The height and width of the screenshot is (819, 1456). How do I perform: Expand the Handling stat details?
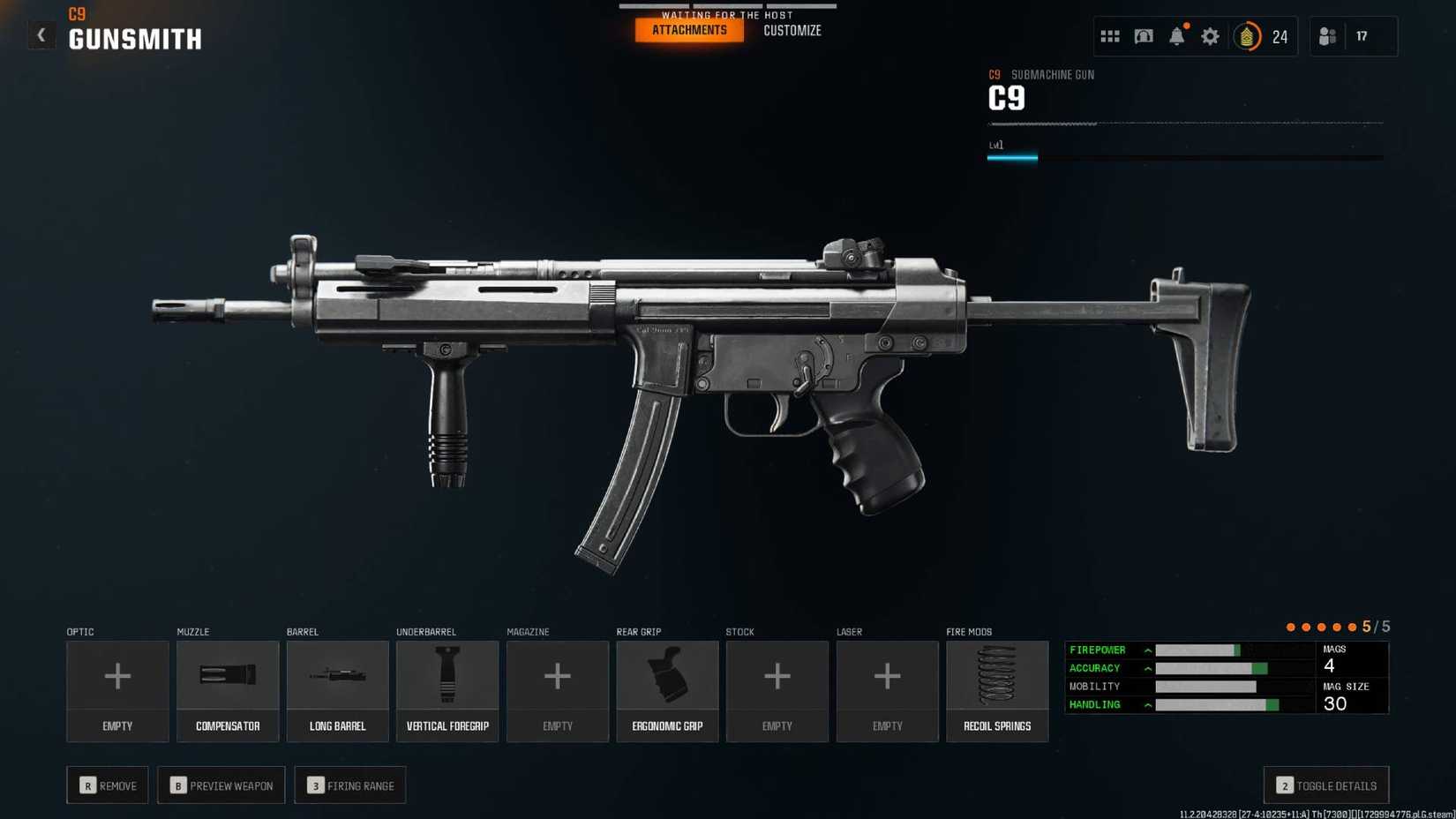[1146, 704]
